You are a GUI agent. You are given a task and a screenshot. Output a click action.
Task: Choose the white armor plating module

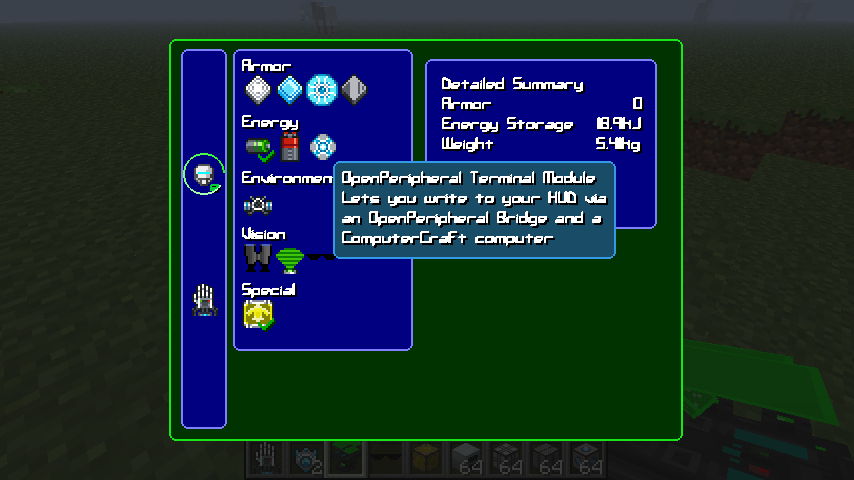pos(258,91)
